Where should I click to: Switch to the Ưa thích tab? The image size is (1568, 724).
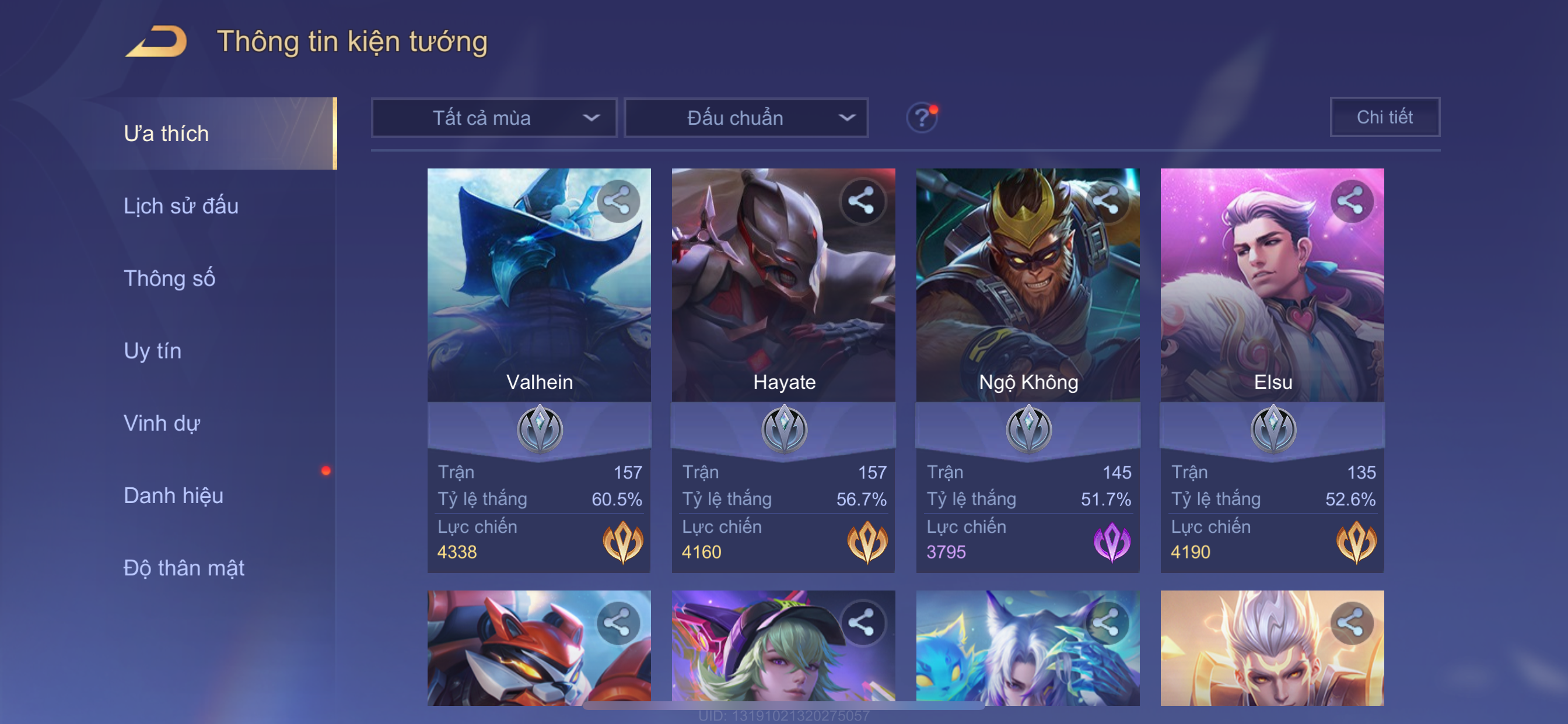tap(166, 134)
